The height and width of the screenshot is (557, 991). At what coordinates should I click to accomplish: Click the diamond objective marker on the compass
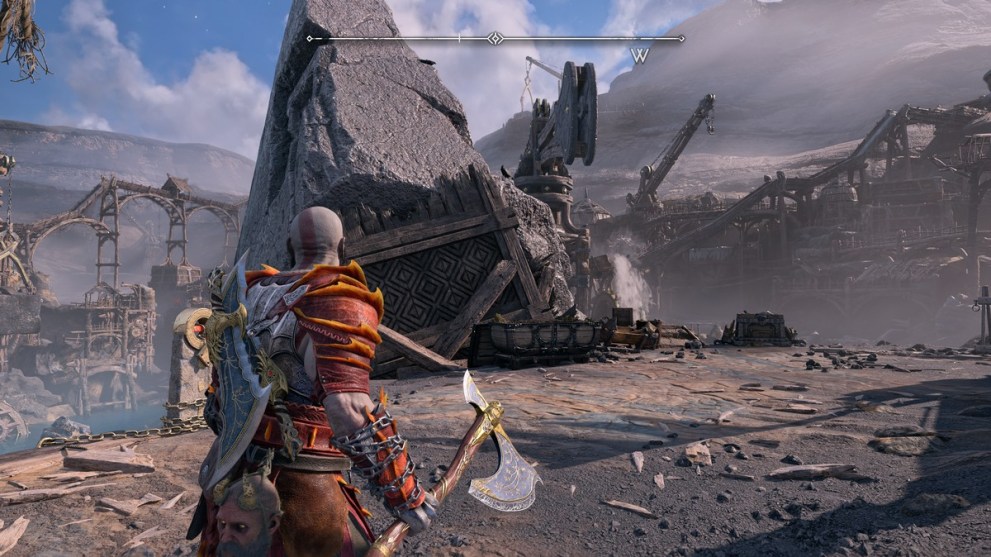click(x=494, y=39)
